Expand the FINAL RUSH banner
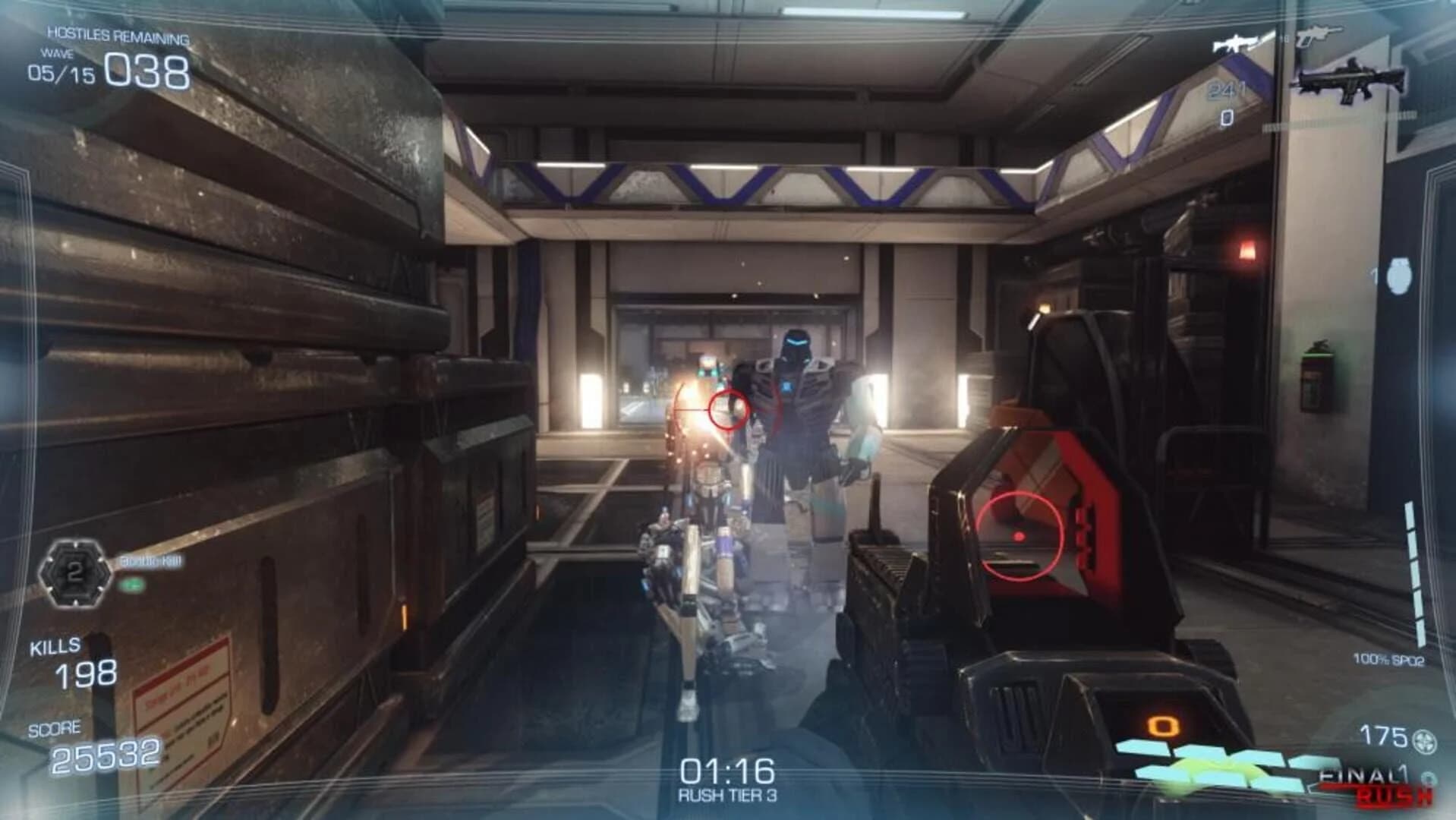 click(1367, 774)
